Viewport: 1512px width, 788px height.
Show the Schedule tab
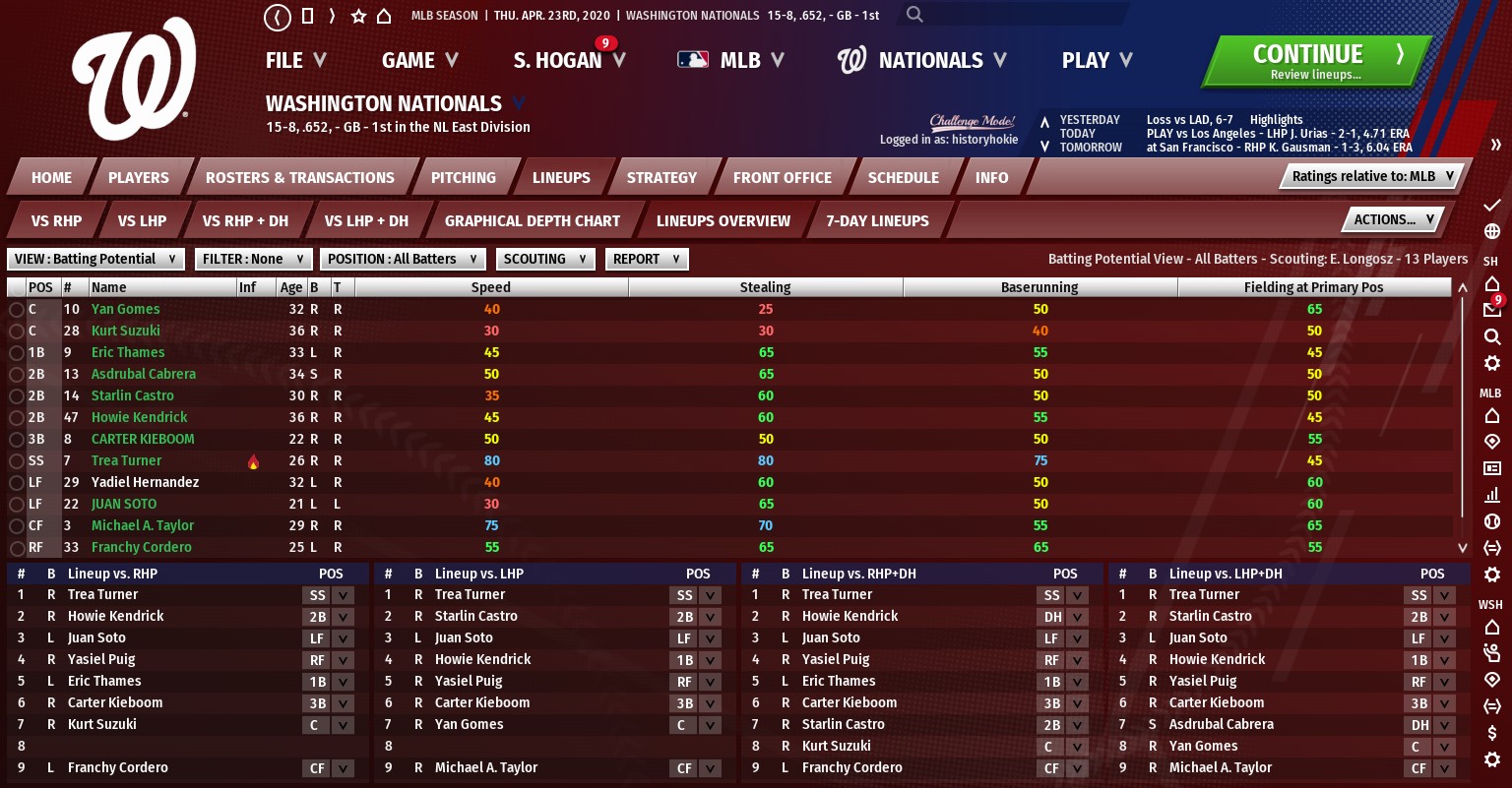coord(903,178)
